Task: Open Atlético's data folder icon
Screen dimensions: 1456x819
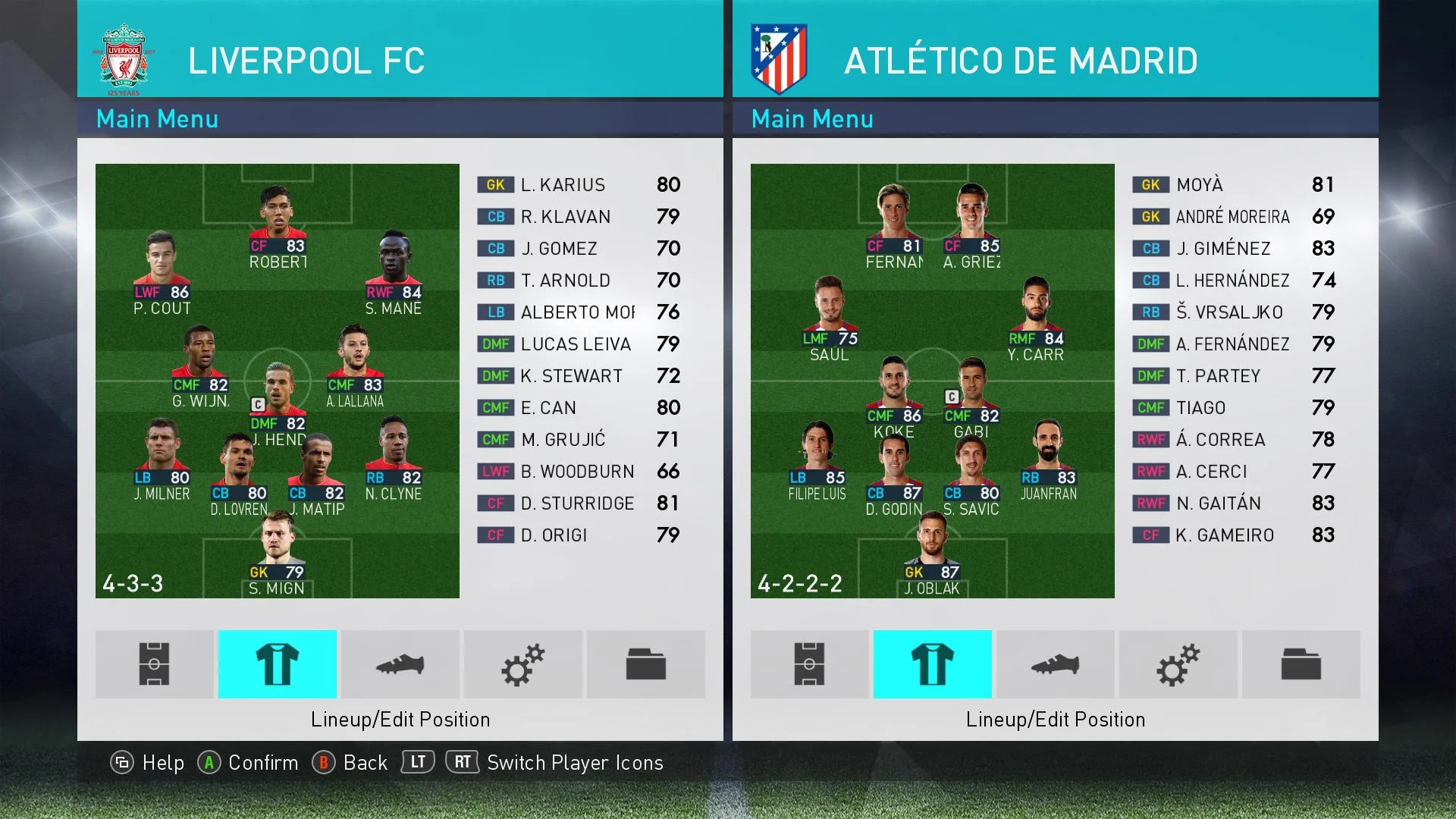Action: pyautogui.click(x=1301, y=664)
